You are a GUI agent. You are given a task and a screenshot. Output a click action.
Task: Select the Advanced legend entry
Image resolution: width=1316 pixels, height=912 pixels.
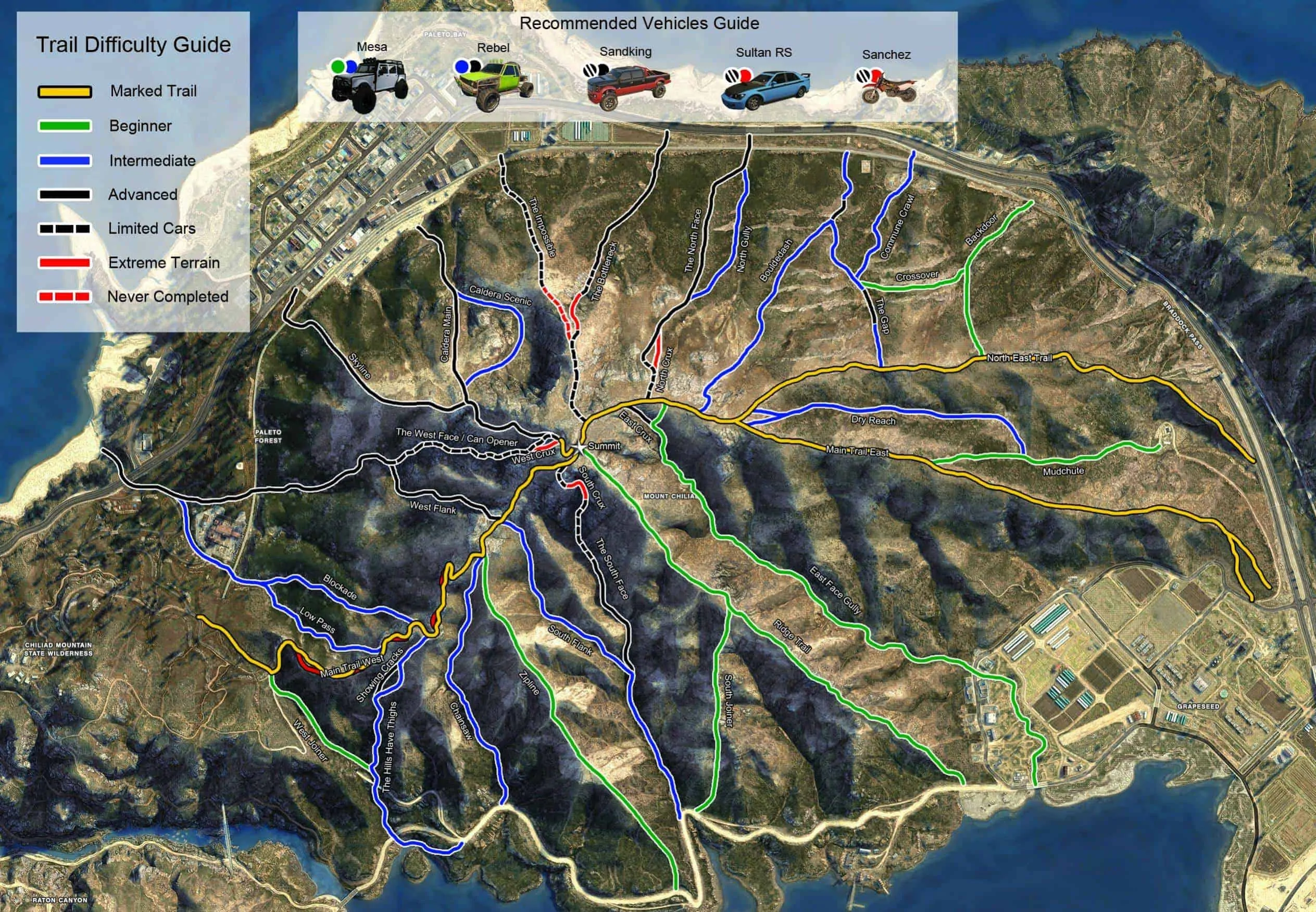142,195
